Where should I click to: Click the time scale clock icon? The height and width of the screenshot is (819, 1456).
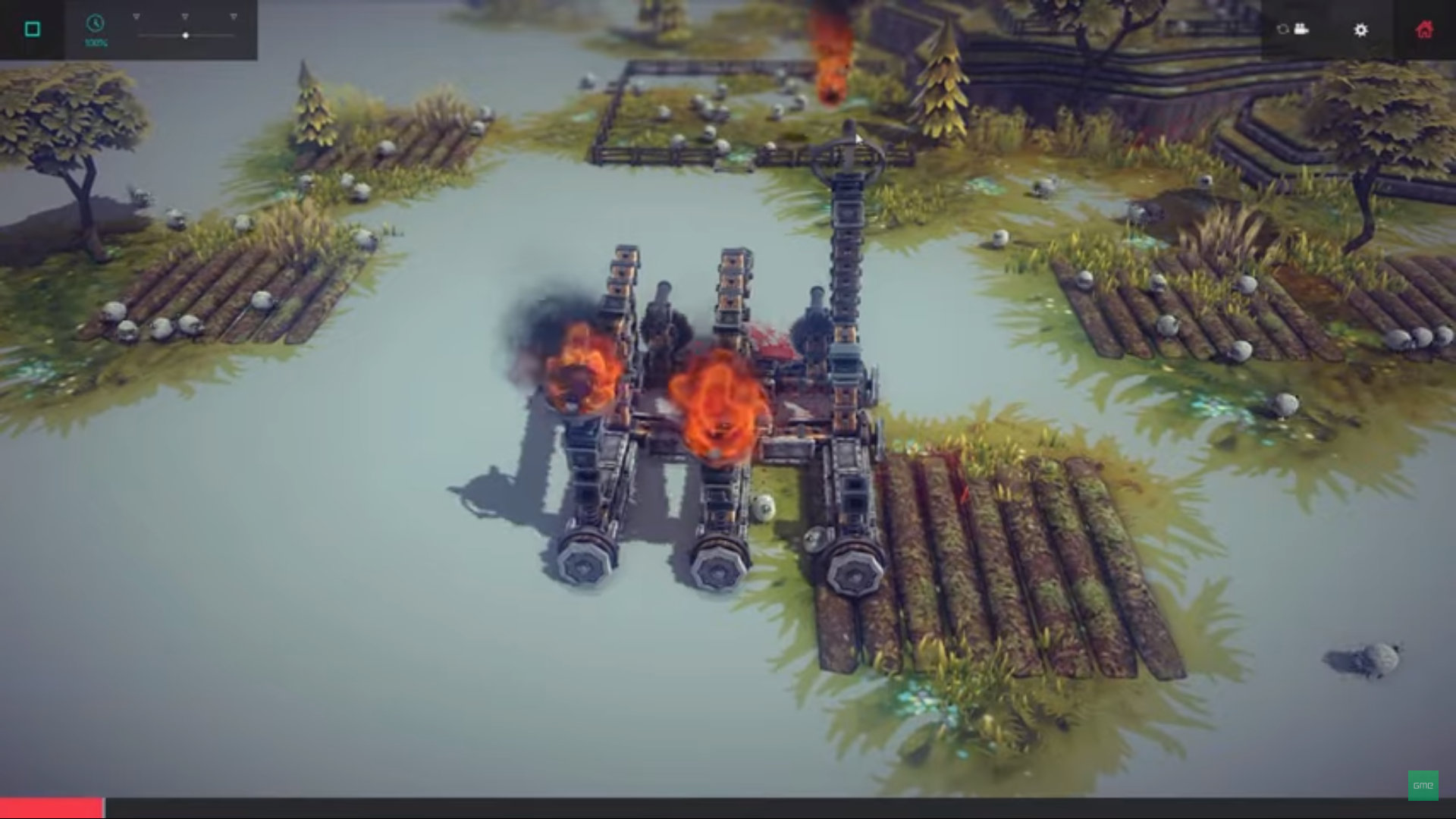click(96, 24)
